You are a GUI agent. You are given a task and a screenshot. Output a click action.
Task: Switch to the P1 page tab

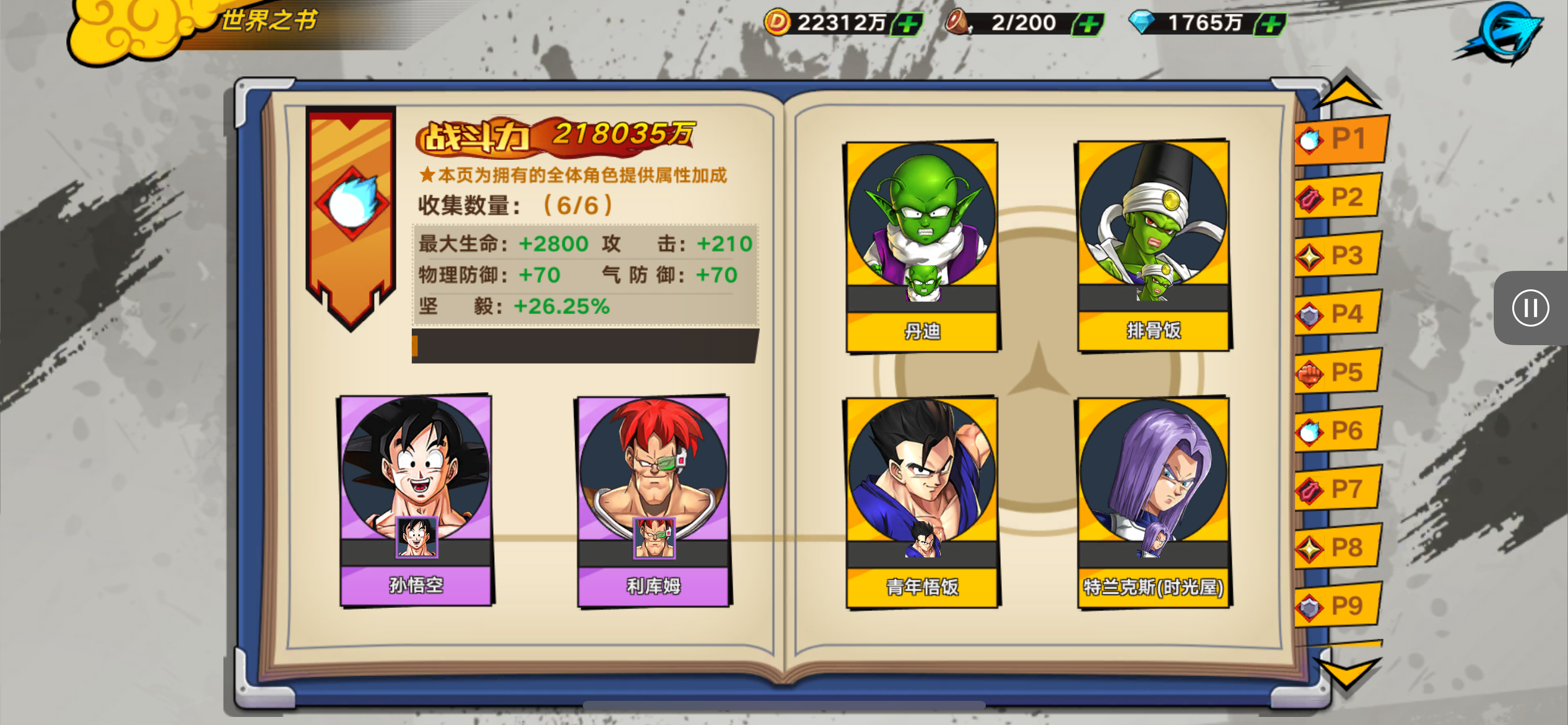(1341, 139)
